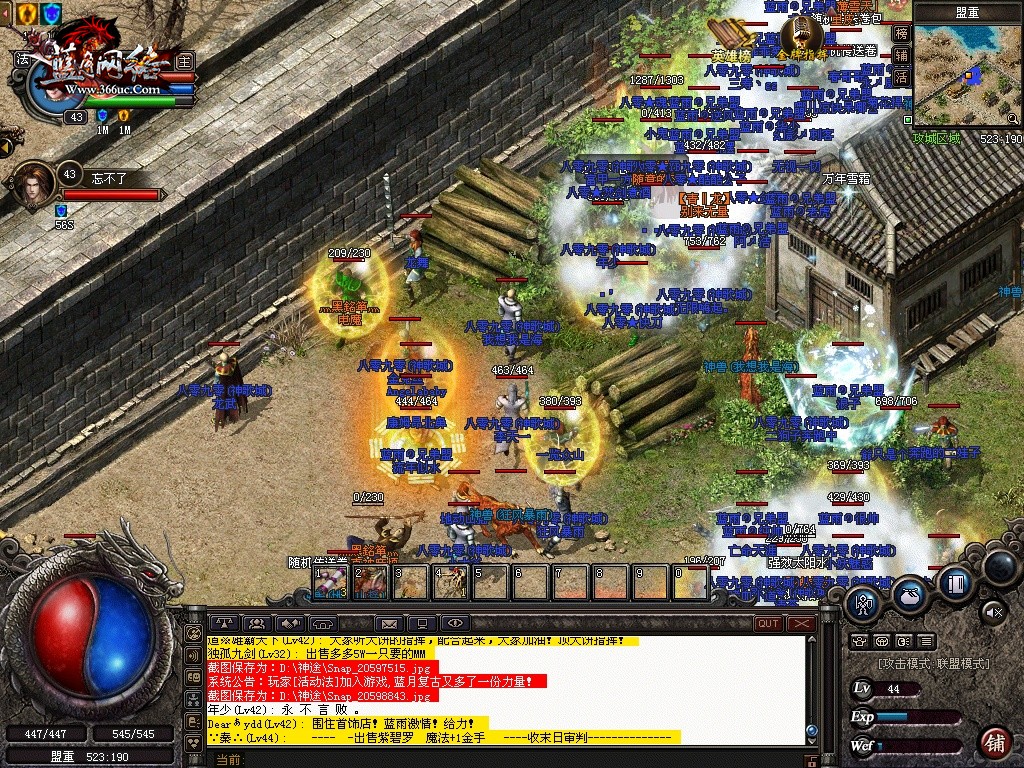
Task: Click the 主 button on player frame
Action: pos(184,61)
